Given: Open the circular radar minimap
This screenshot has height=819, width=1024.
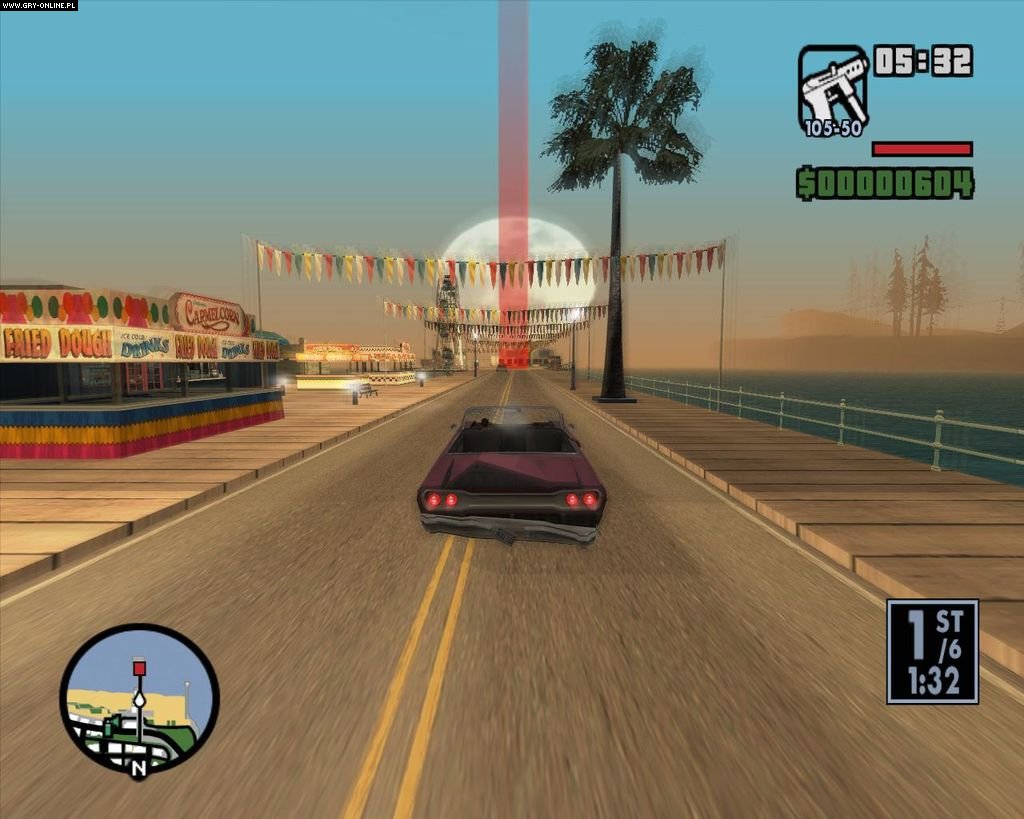Looking at the screenshot, I should 139,699.
